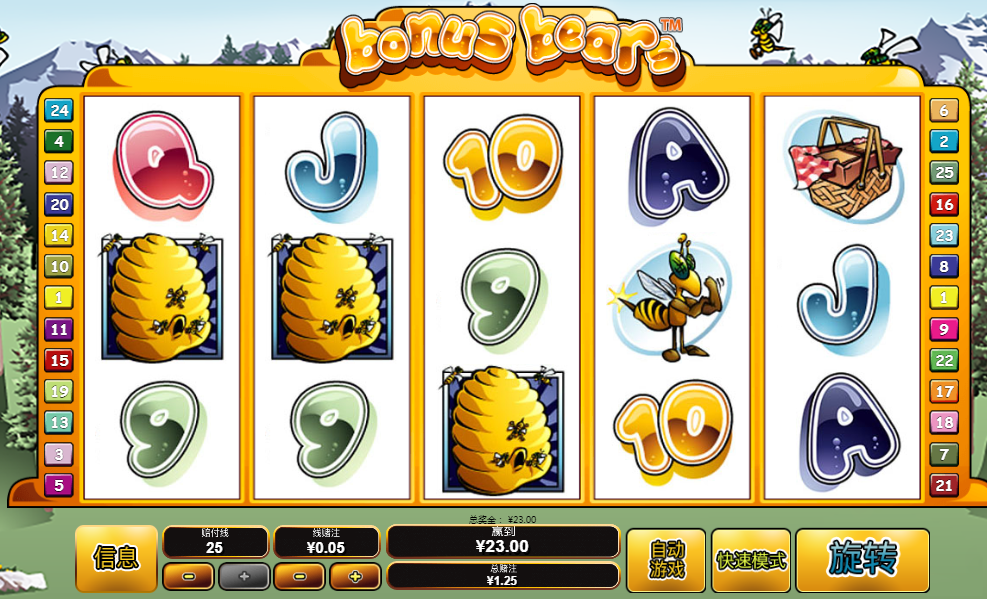Select the payline 11 marker
987x599 pixels.
coord(59,329)
